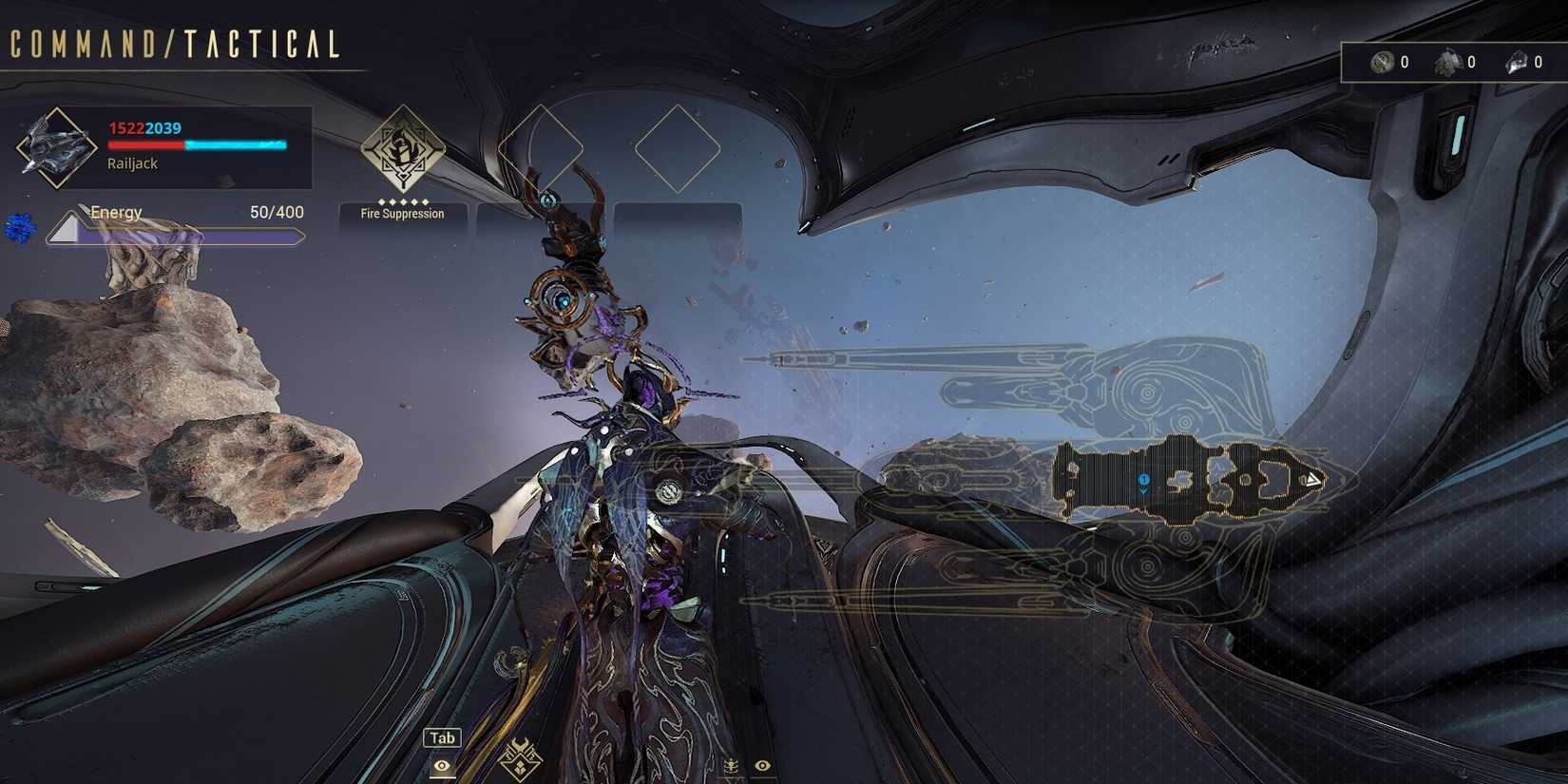This screenshot has height=784, width=1568.
Task: Click the anchor-like icon at bottom right
Action: 733,767
